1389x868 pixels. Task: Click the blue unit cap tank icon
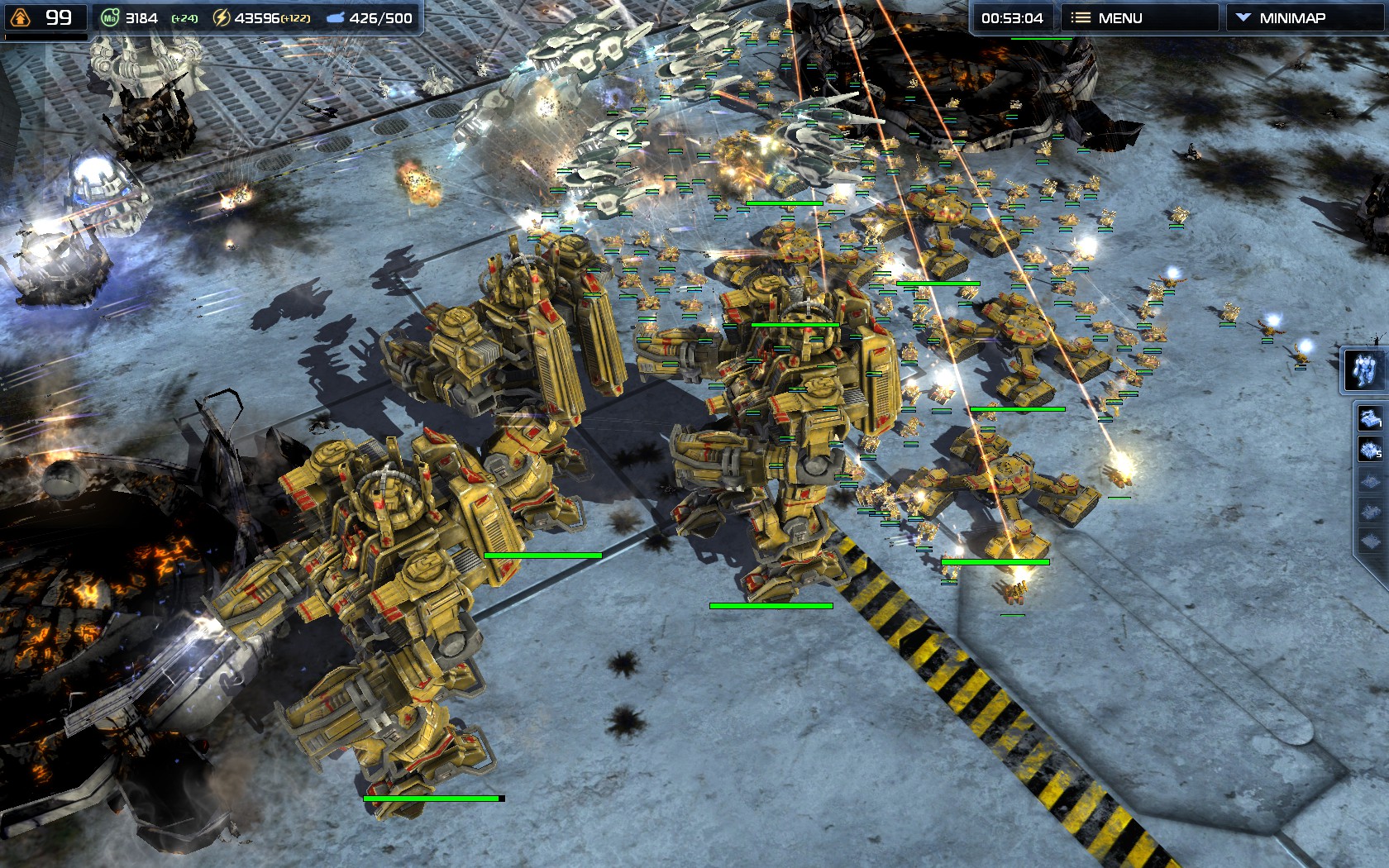click(336, 17)
